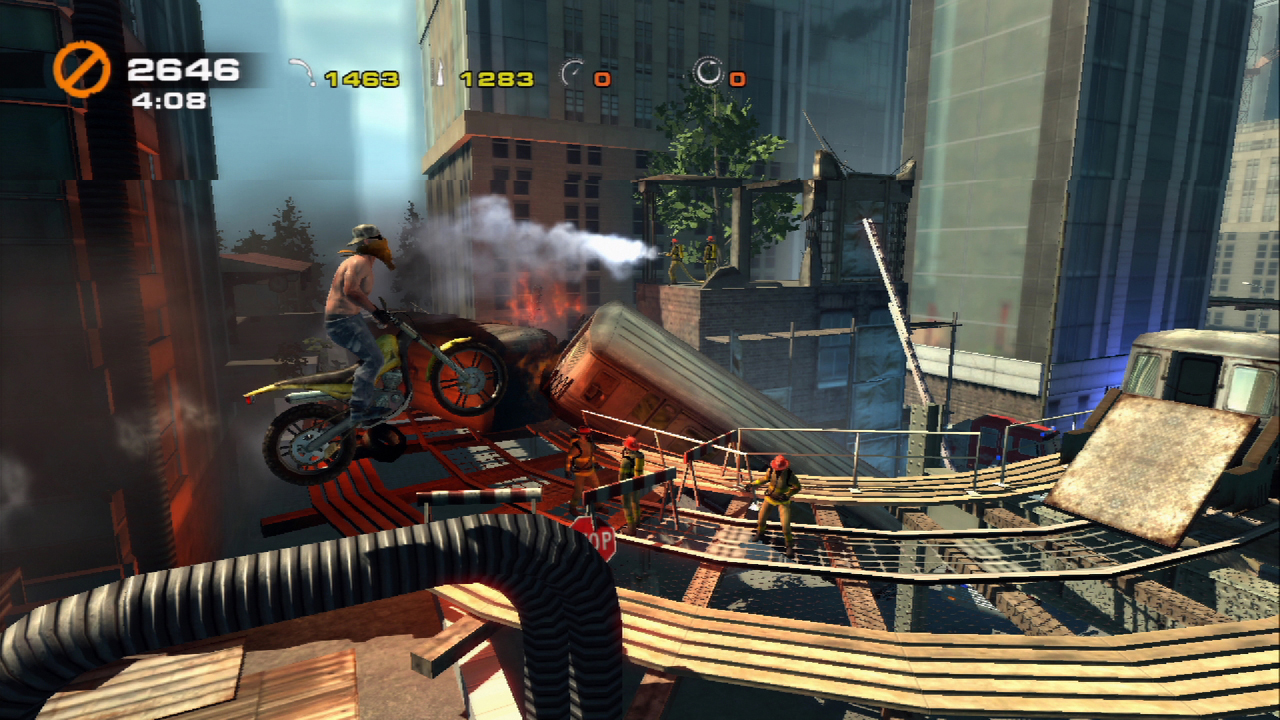The image size is (1280, 720).
Task: Click the orange crossed-circle score emblem
Action: point(82,70)
